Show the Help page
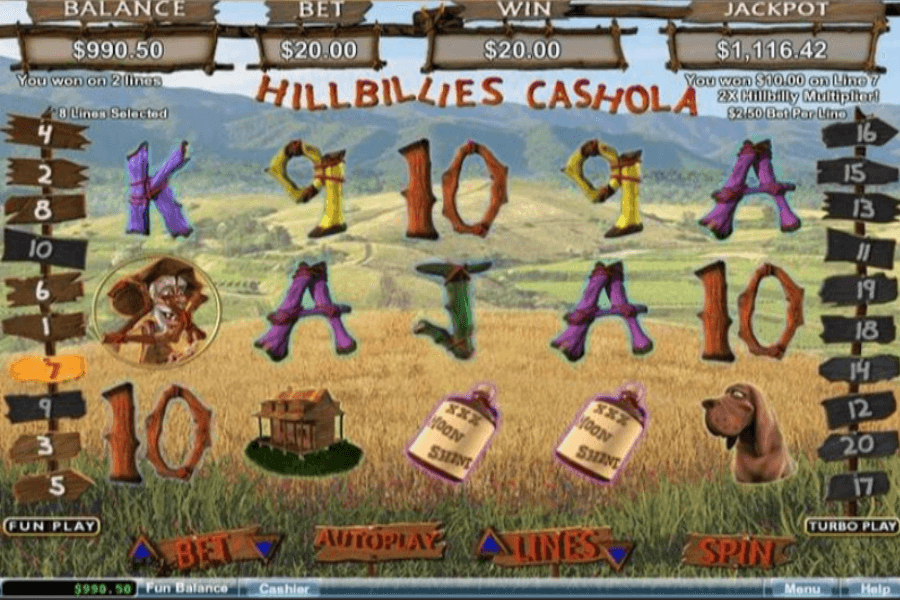 (875, 589)
